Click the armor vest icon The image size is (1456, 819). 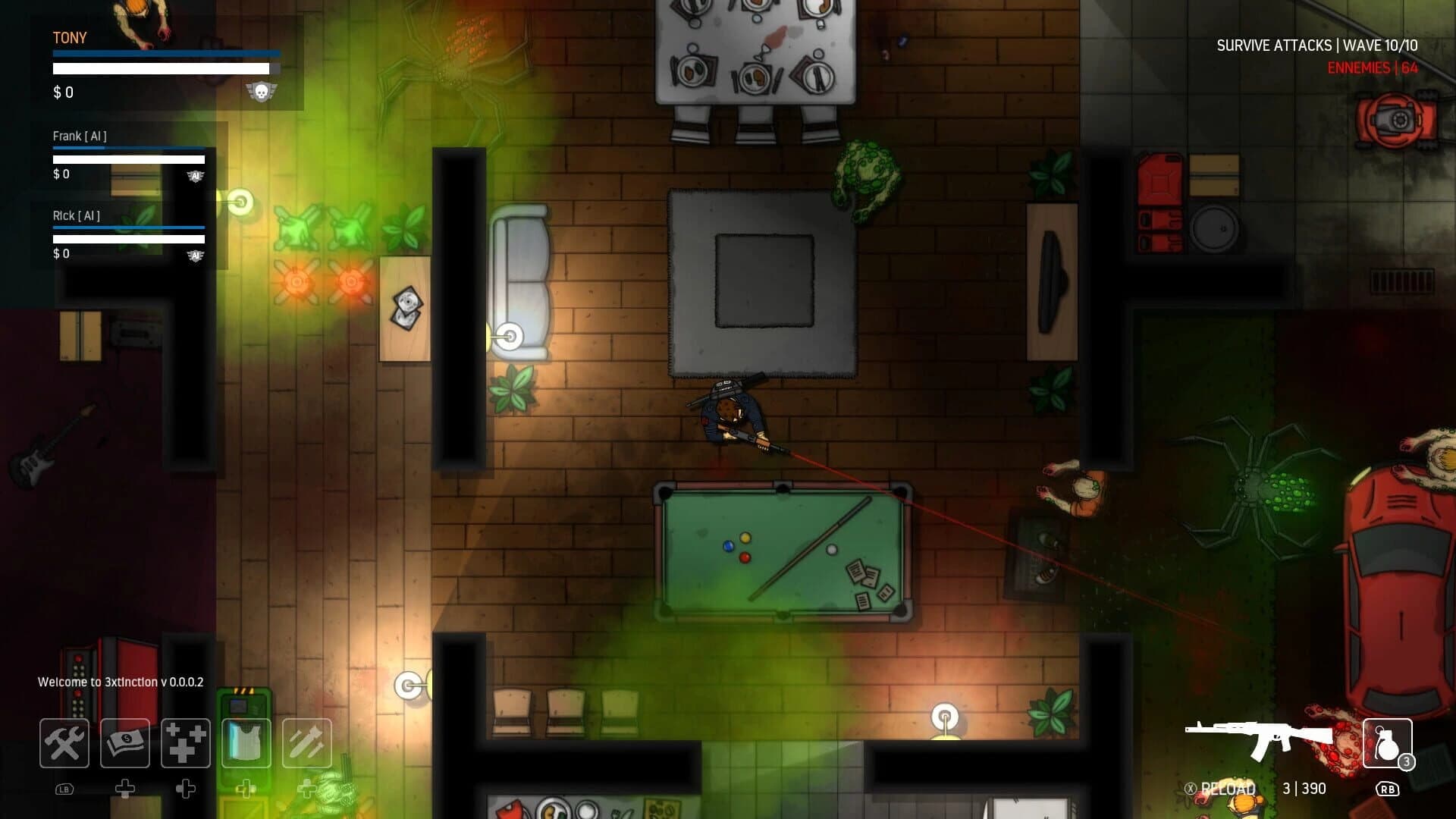pos(244,743)
